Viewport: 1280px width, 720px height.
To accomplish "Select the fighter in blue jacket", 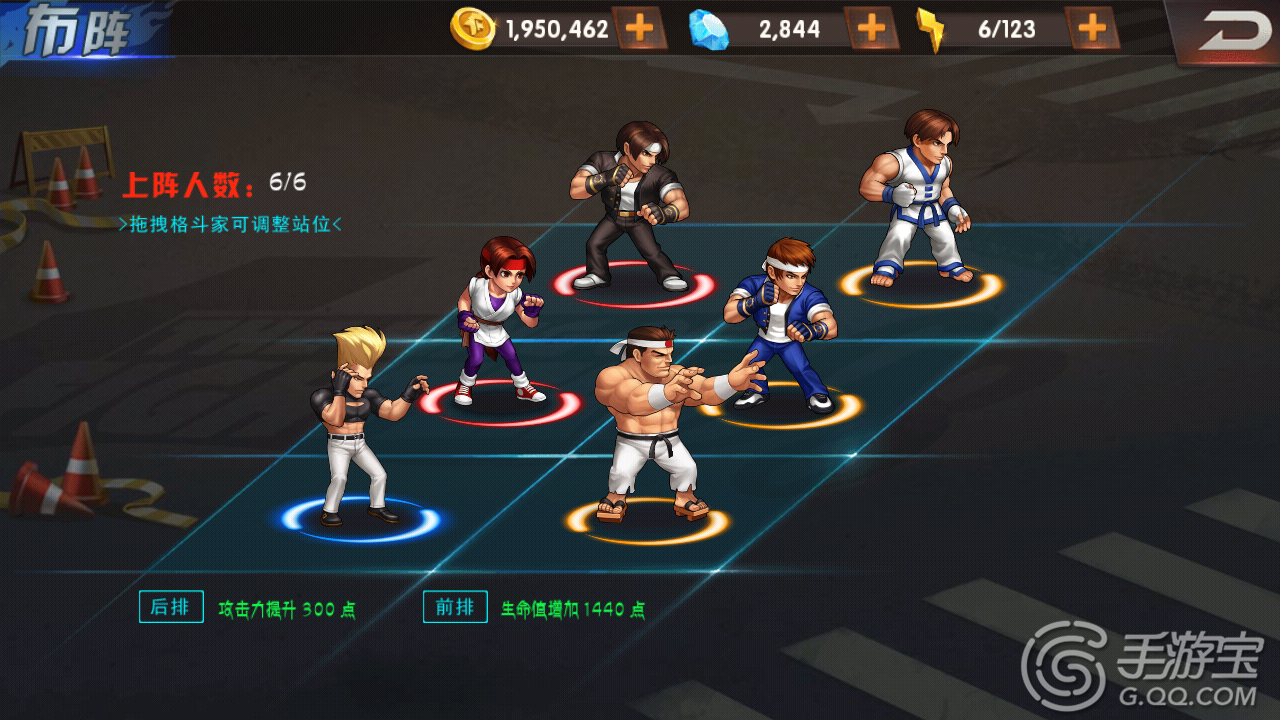I will coord(784,325).
